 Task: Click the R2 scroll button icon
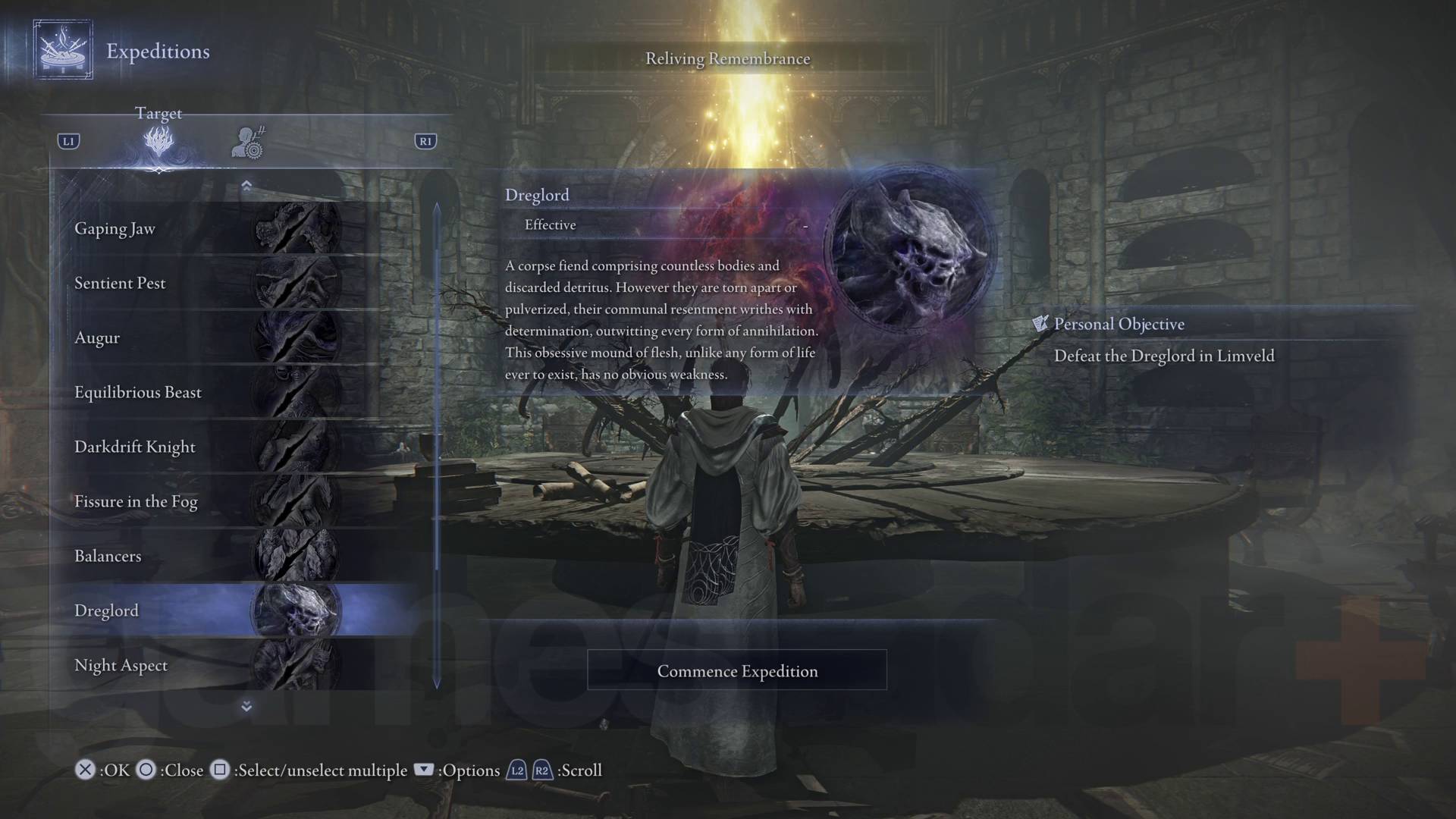coord(541,770)
